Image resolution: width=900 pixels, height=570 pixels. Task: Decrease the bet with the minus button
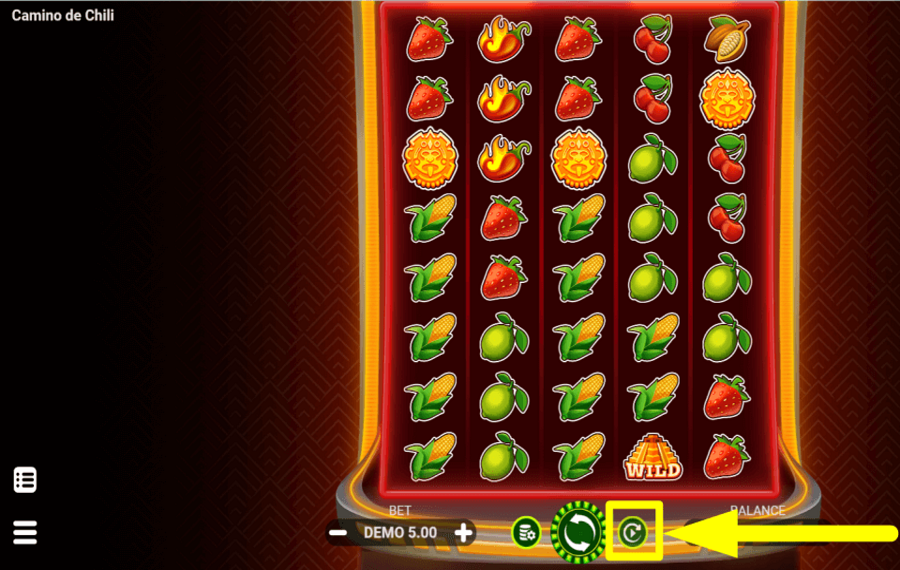338,533
